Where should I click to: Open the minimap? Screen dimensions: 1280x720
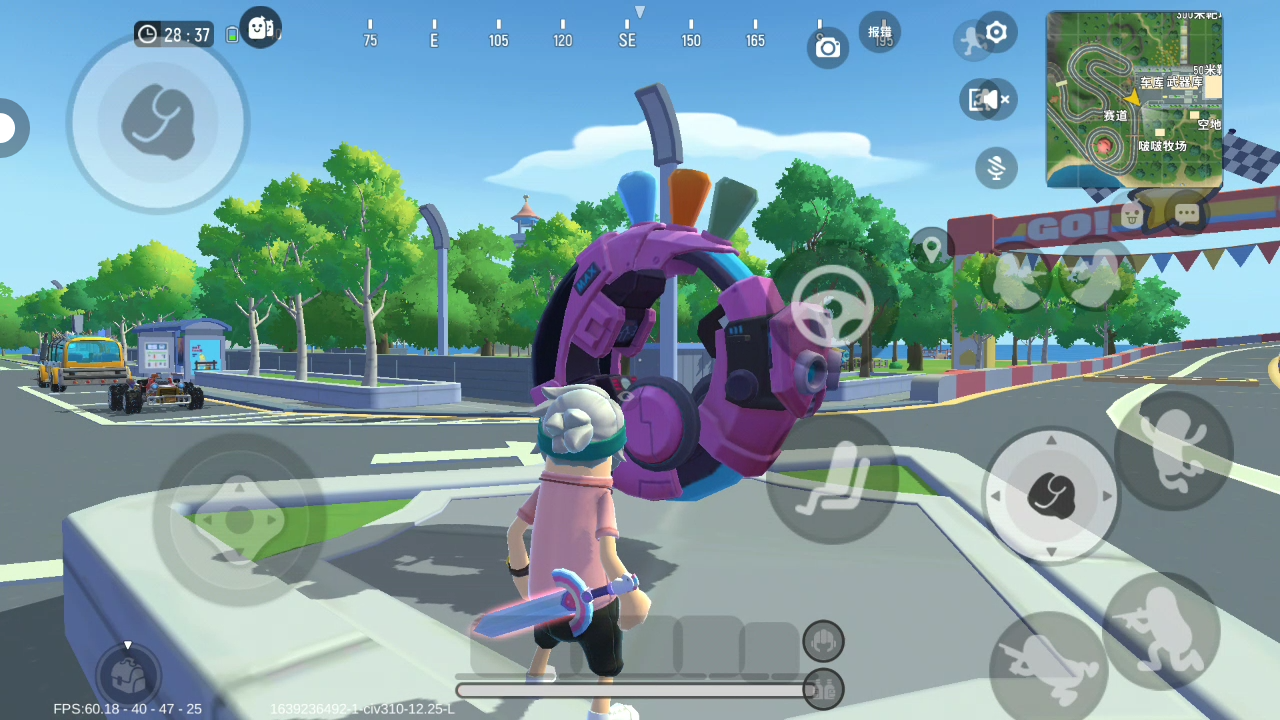pyautogui.click(x=1134, y=99)
